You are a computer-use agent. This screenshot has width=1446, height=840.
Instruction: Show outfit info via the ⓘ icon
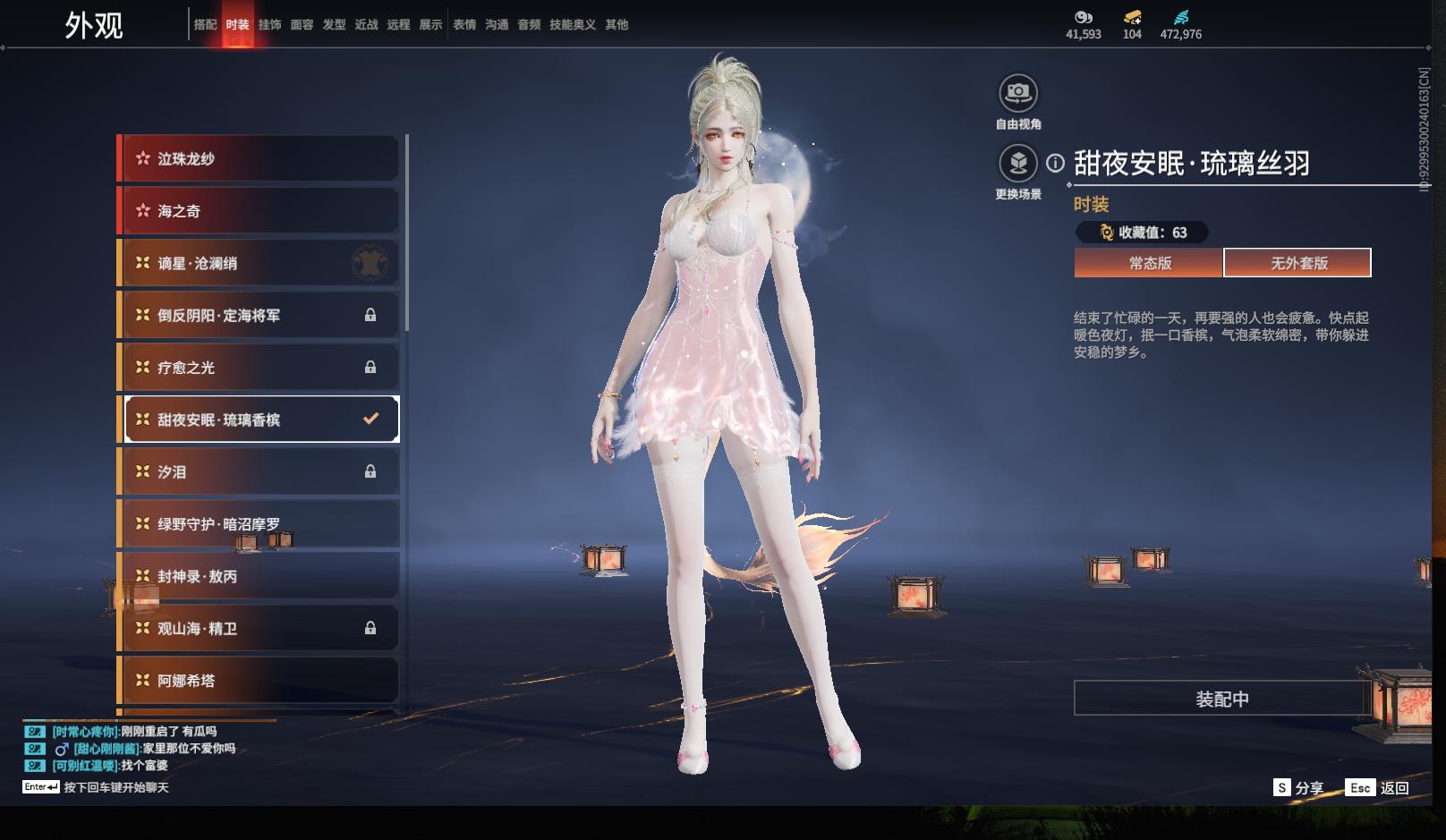tap(1056, 164)
